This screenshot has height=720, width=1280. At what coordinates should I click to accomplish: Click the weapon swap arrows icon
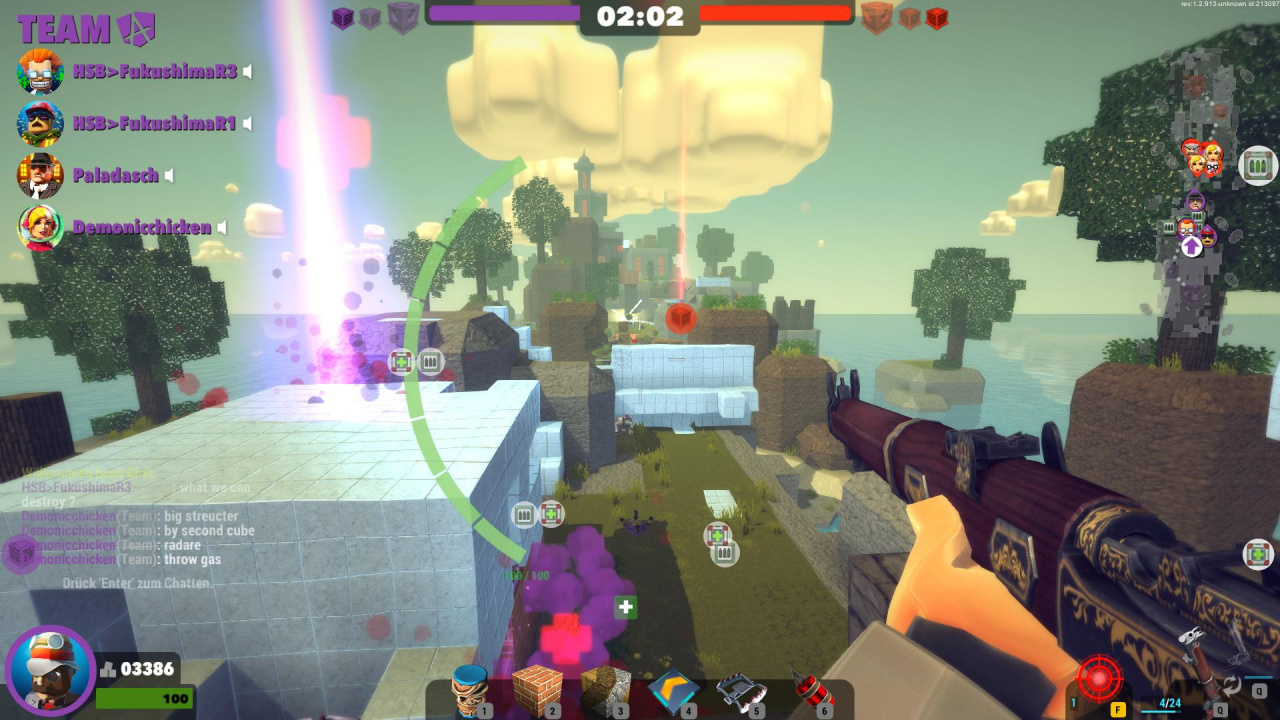1232,685
